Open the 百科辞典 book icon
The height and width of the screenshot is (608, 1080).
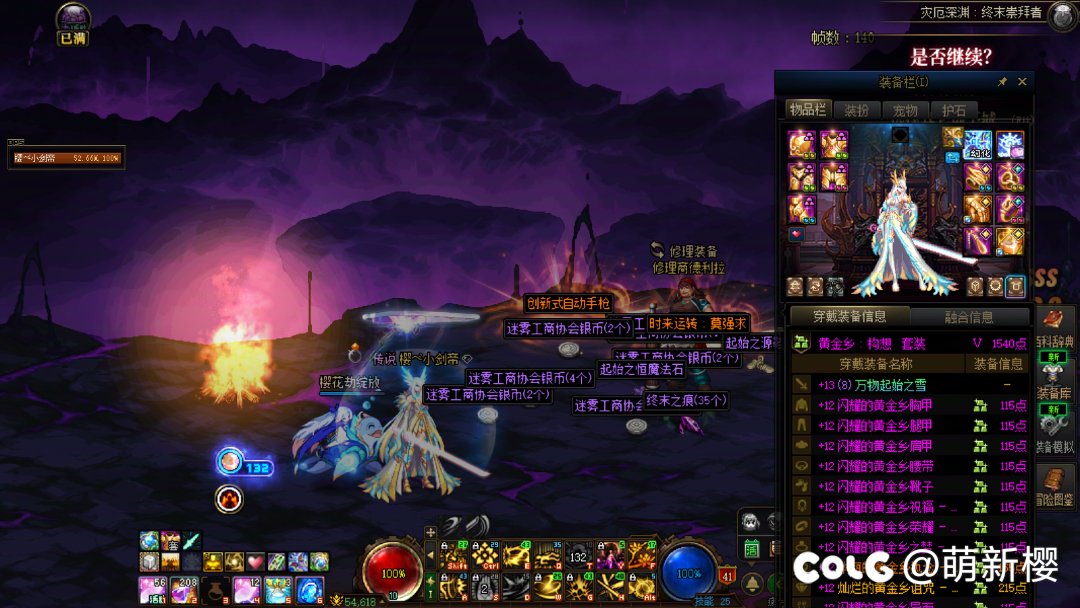(x=1054, y=329)
